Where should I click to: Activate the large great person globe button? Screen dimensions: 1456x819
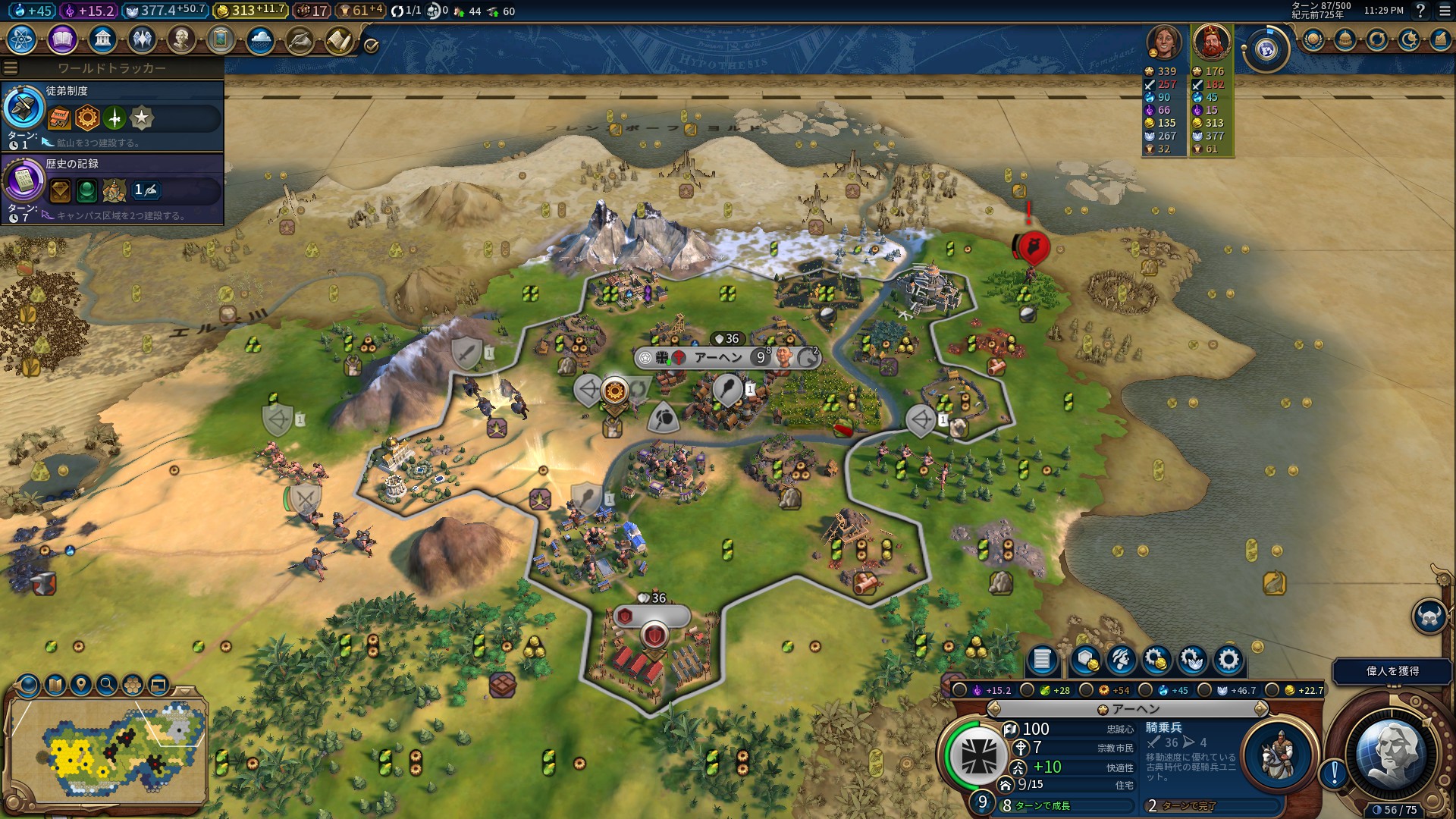[x=1392, y=755]
